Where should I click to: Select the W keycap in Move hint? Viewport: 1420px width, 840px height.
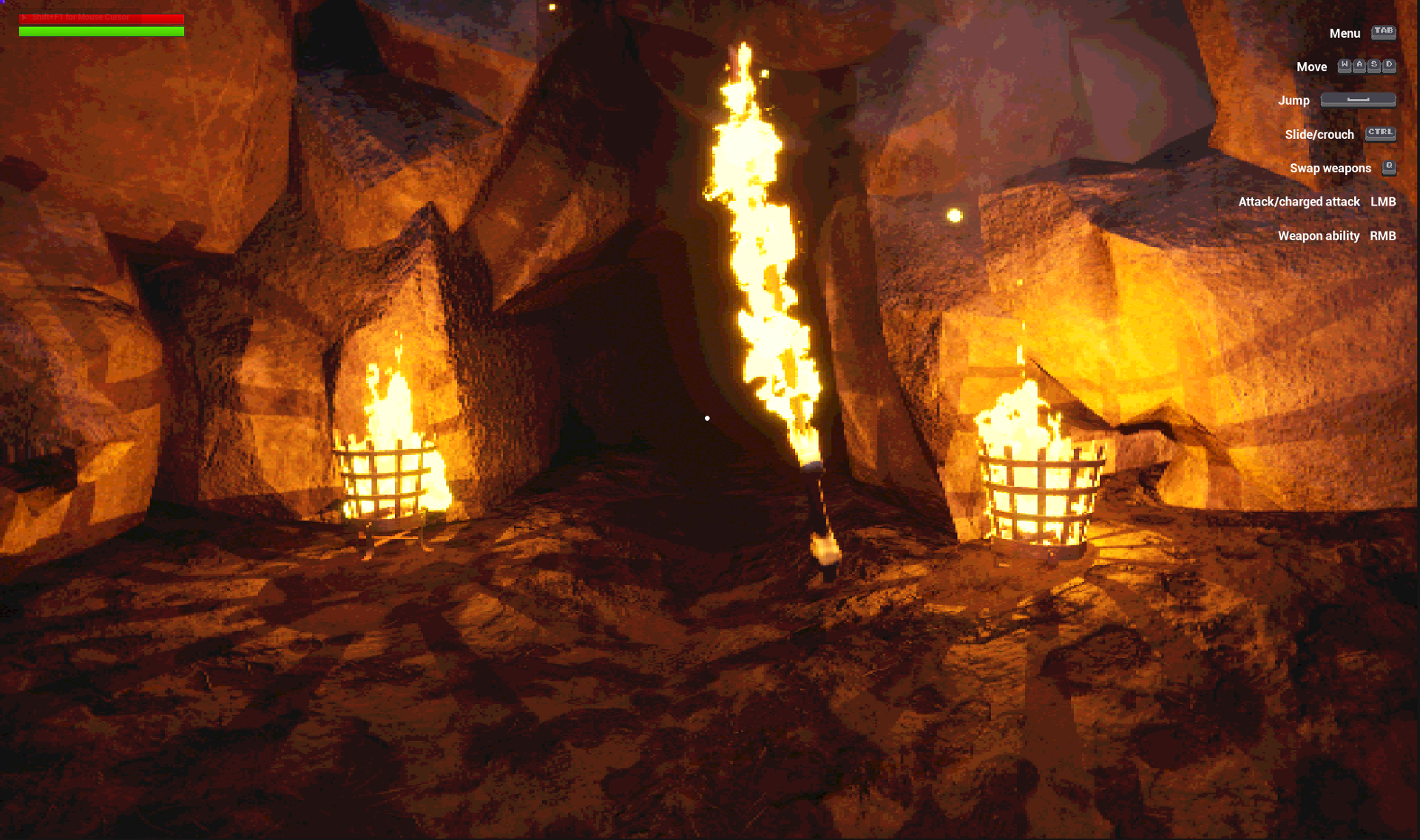[x=1345, y=67]
